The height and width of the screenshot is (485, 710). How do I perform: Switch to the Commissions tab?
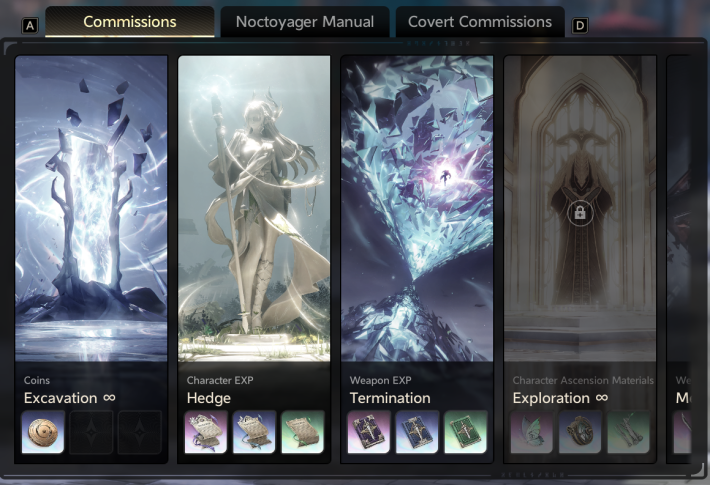coord(130,22)
